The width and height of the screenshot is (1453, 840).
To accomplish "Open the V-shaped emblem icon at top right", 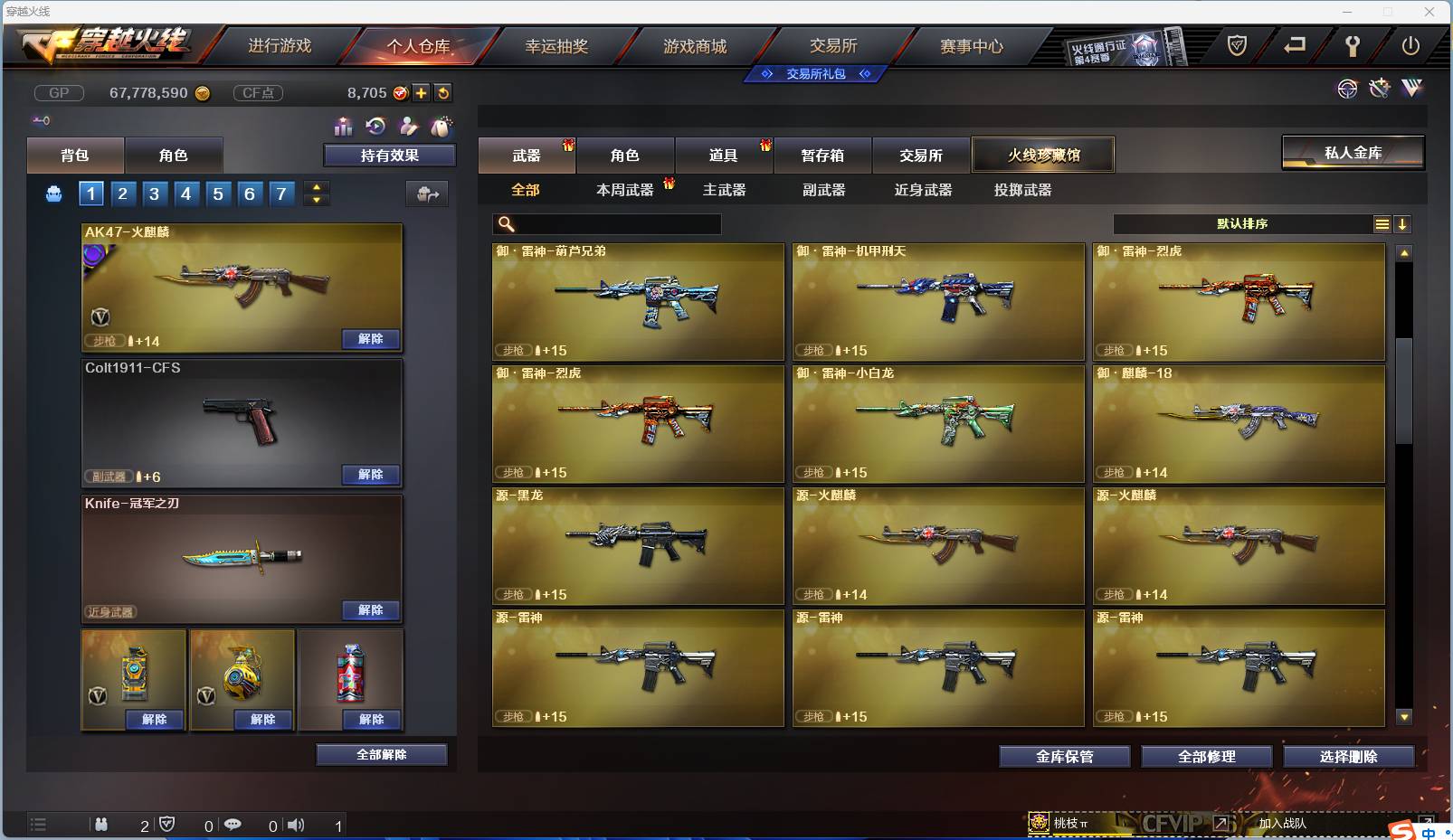I will (1412, 88).
